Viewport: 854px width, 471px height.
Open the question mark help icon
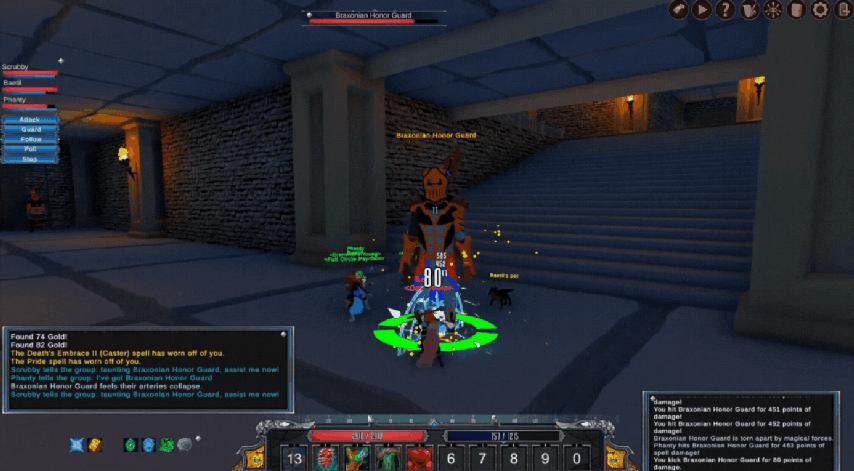pos(725,10)
